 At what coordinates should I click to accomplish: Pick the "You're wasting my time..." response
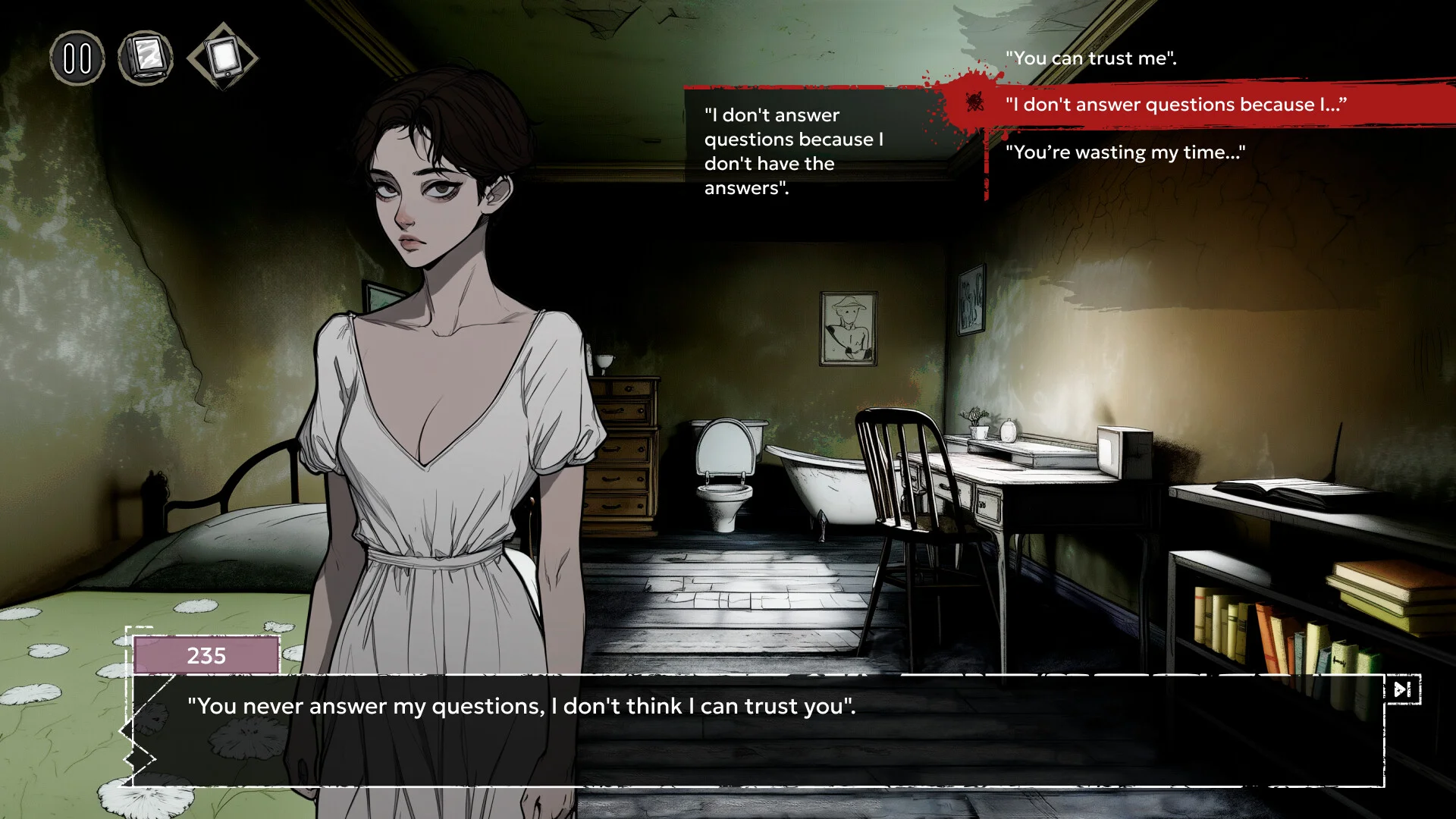(x=1125, y=152)
